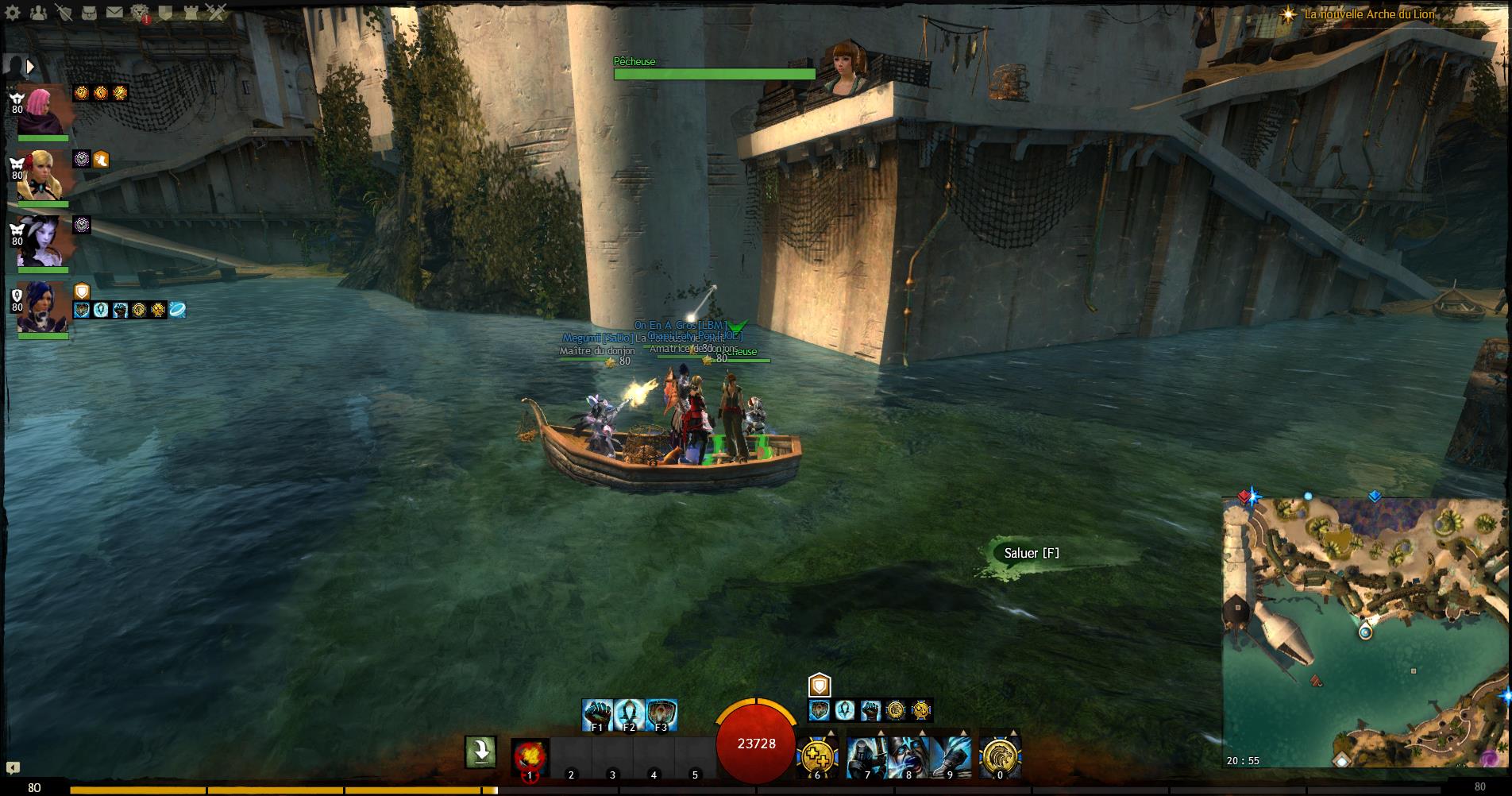This screenshot has width=1512, height=796.
Task: Open the guild shield panel
Action: pos(165,12)
